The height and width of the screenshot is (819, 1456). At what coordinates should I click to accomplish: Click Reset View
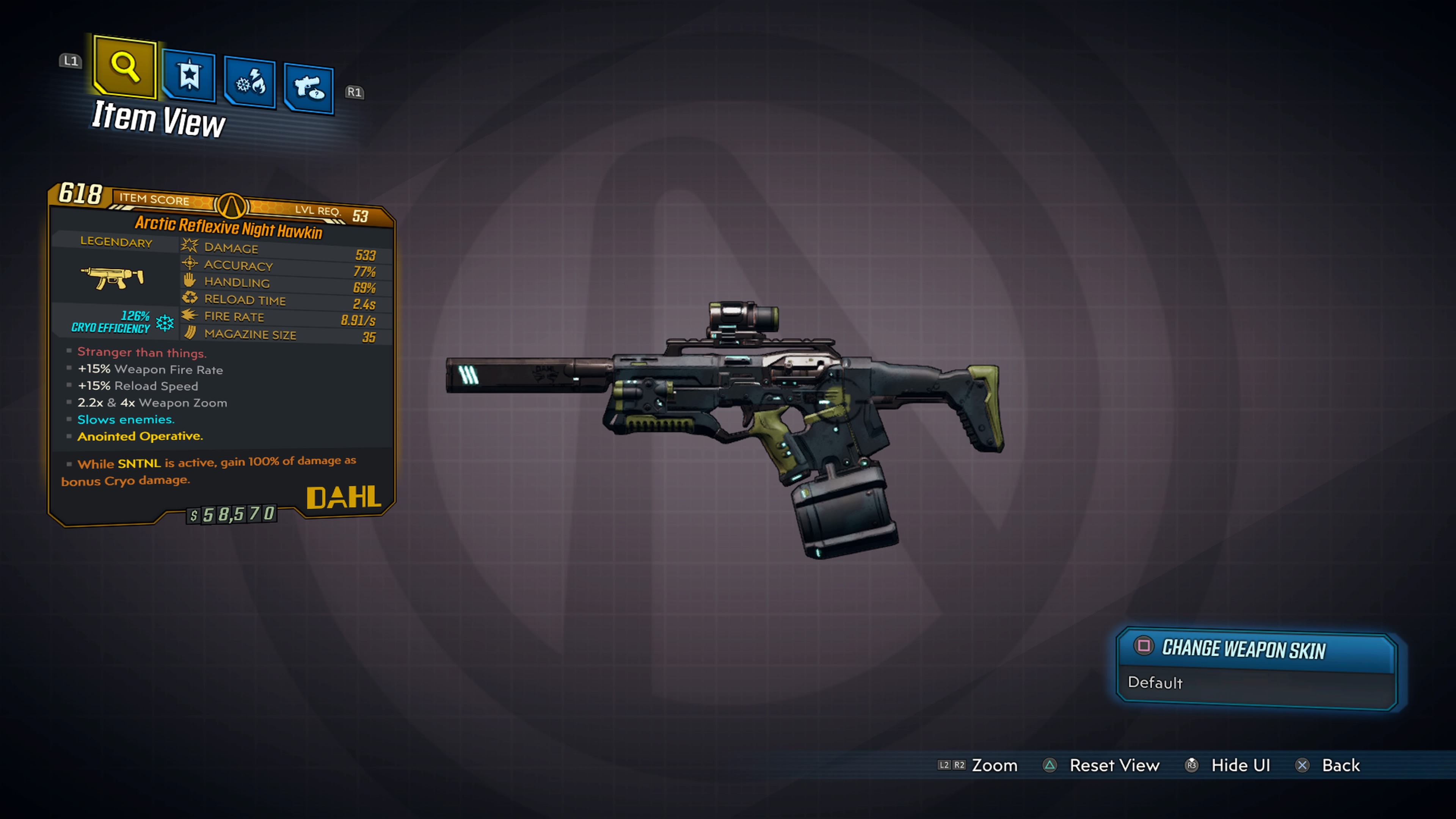tap(1115, 765)
